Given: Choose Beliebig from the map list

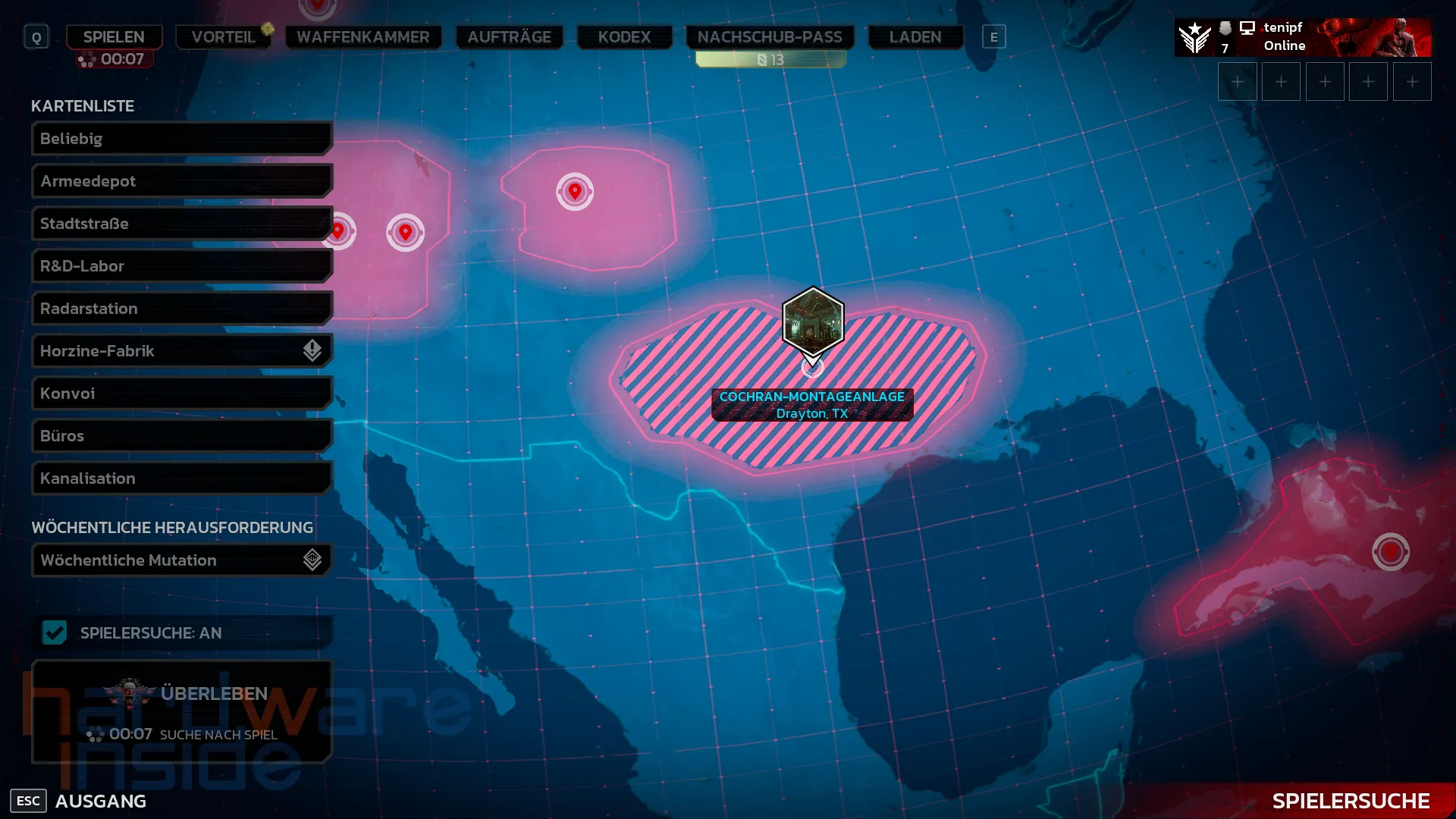Looking at the screenshot, I should pyautogui.click(x=182, y=139).
